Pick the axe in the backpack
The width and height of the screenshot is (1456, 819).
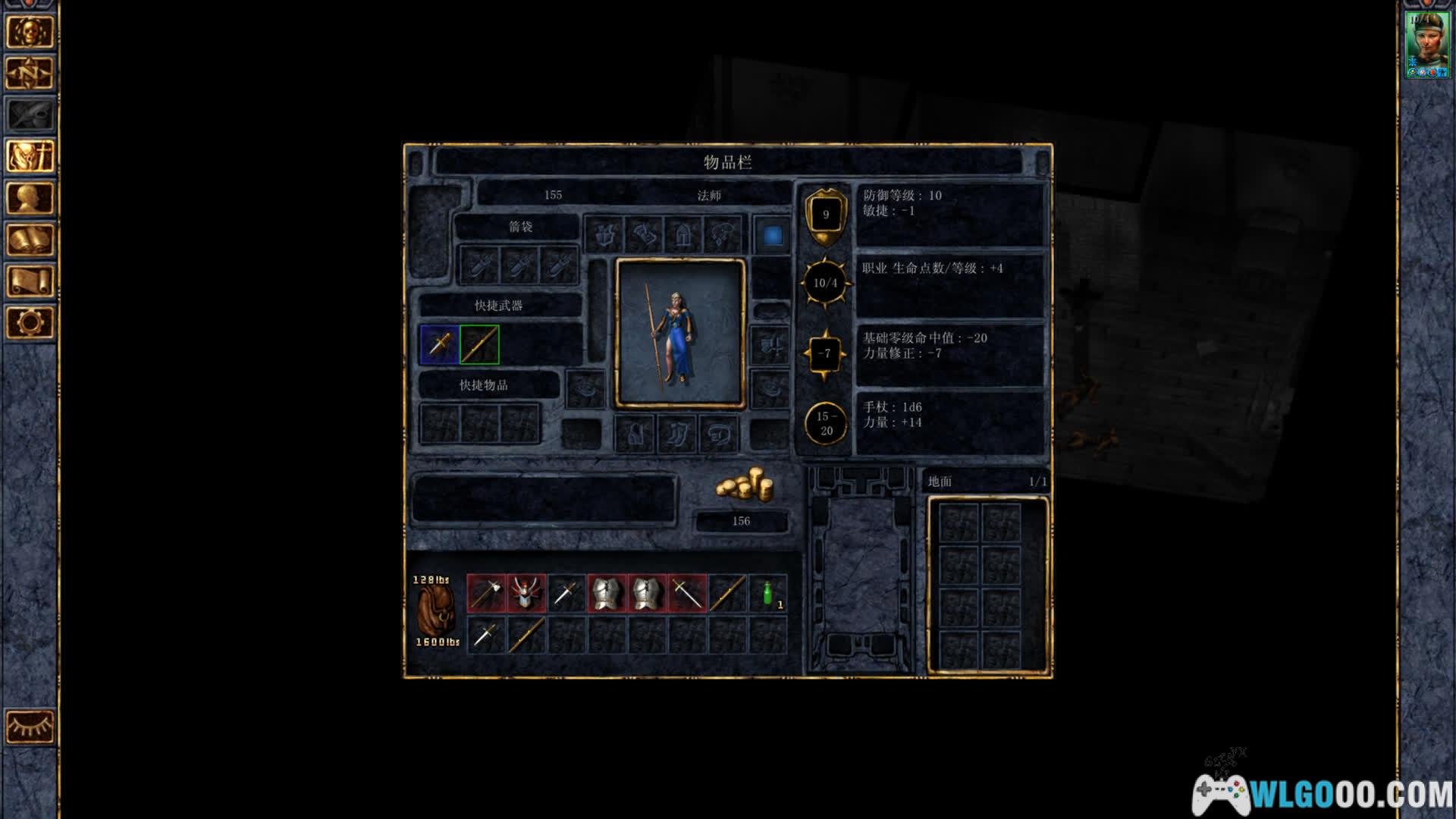point(486,593)
